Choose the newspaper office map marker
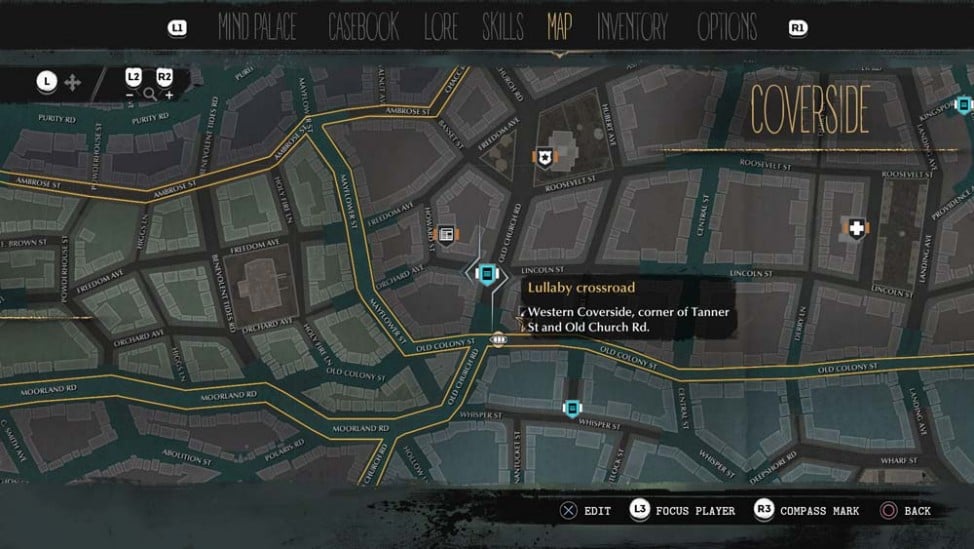974x549 pixels. 447,234
